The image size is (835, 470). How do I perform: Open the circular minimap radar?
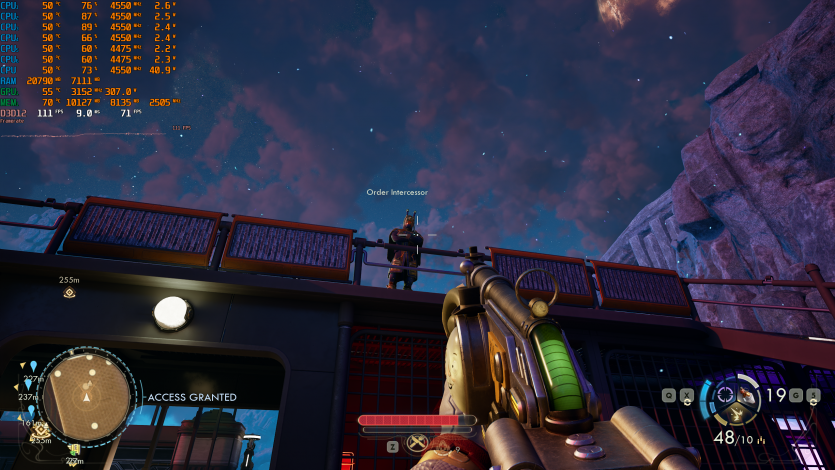86,394
